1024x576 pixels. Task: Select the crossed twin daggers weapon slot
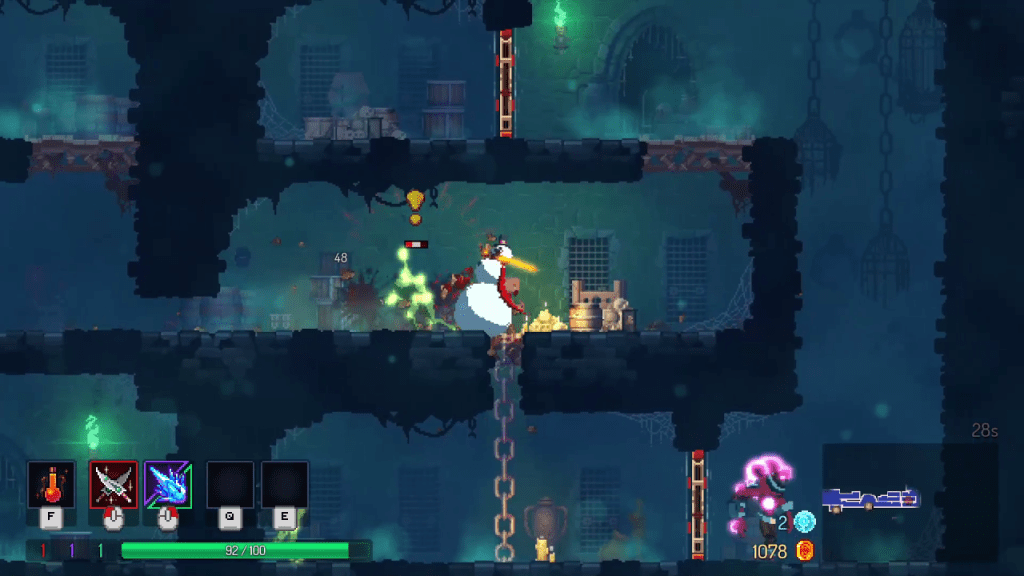(113, 485)
